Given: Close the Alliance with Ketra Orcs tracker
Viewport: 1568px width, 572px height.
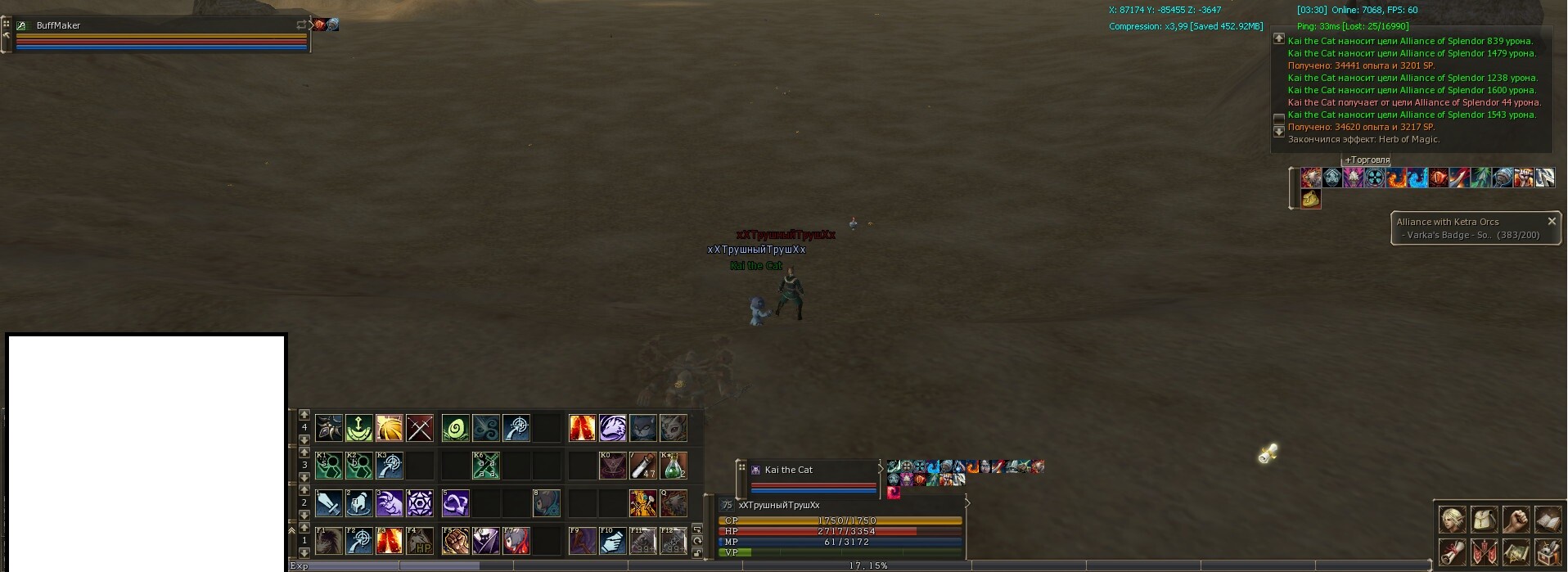Looking at the screenshot, I should click(x=1552, y=222).
